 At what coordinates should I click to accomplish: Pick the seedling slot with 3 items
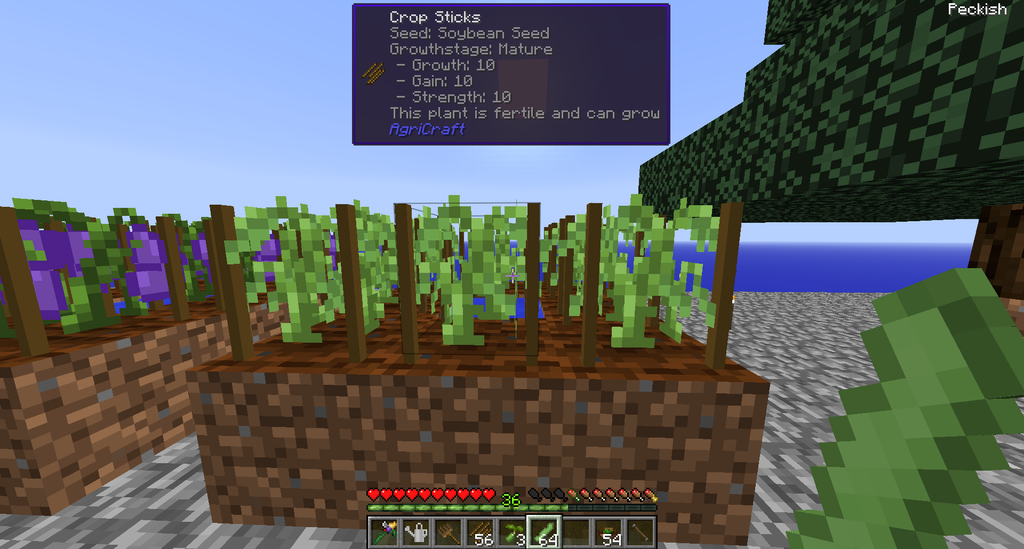tap(511, 532)
